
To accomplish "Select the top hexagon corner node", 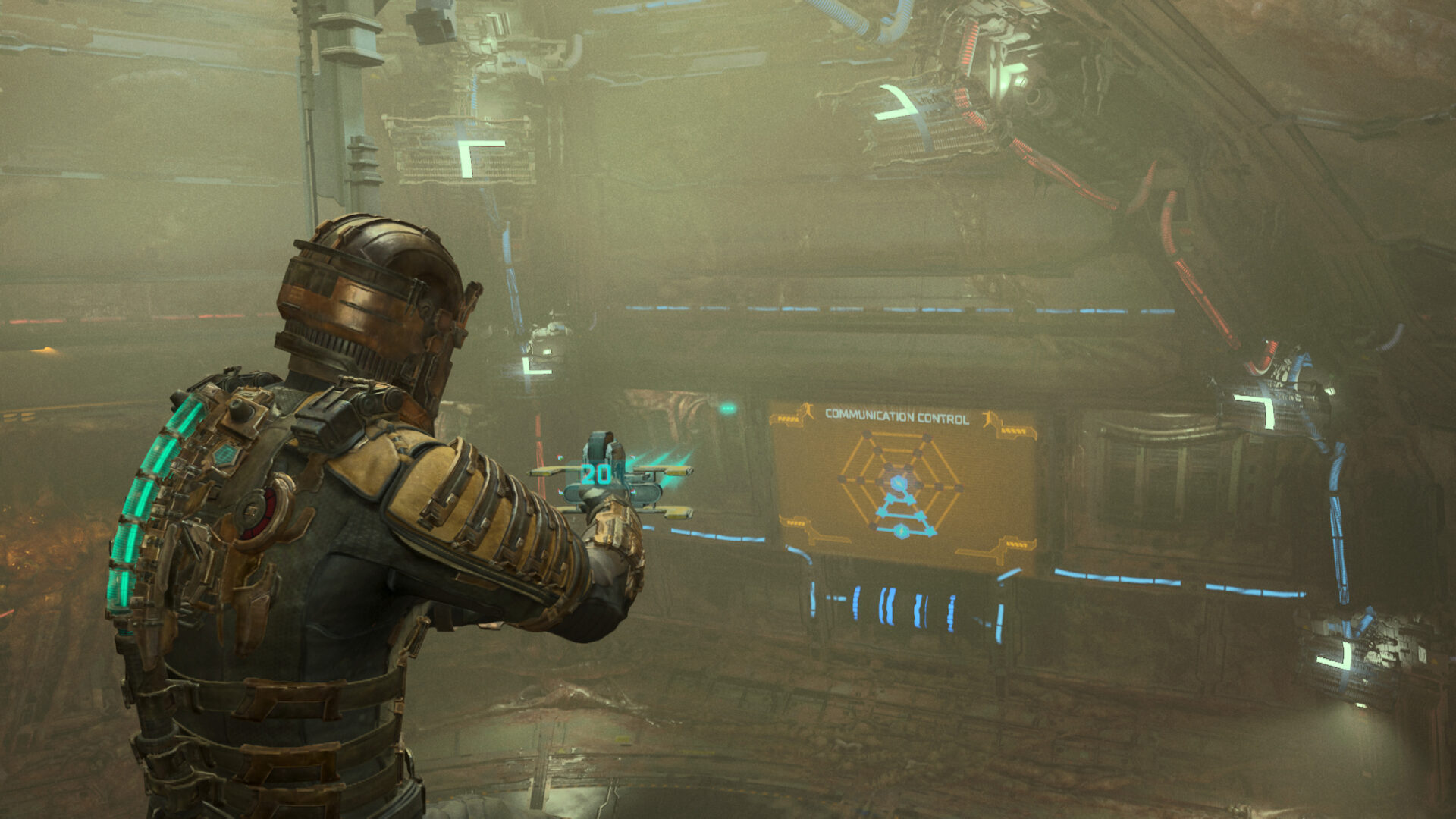I will [867, 435].
